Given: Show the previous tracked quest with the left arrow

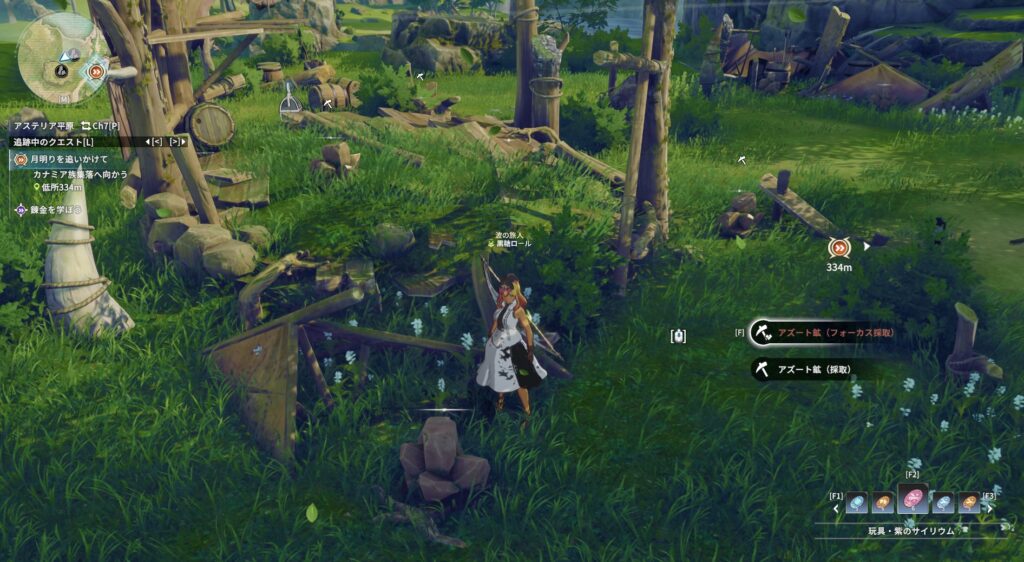Looking at the screenshot, I should [x=156, y=142].
